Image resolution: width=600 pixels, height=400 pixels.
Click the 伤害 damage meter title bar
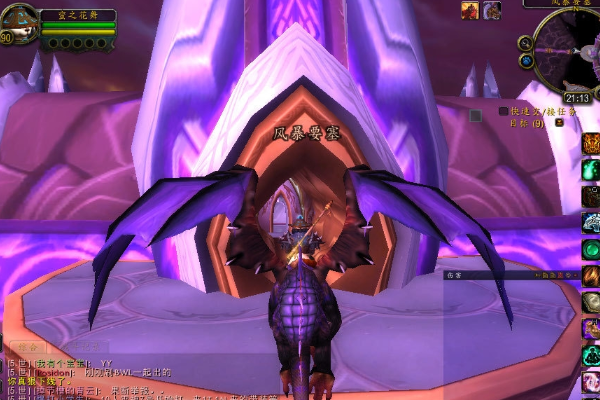500,273
